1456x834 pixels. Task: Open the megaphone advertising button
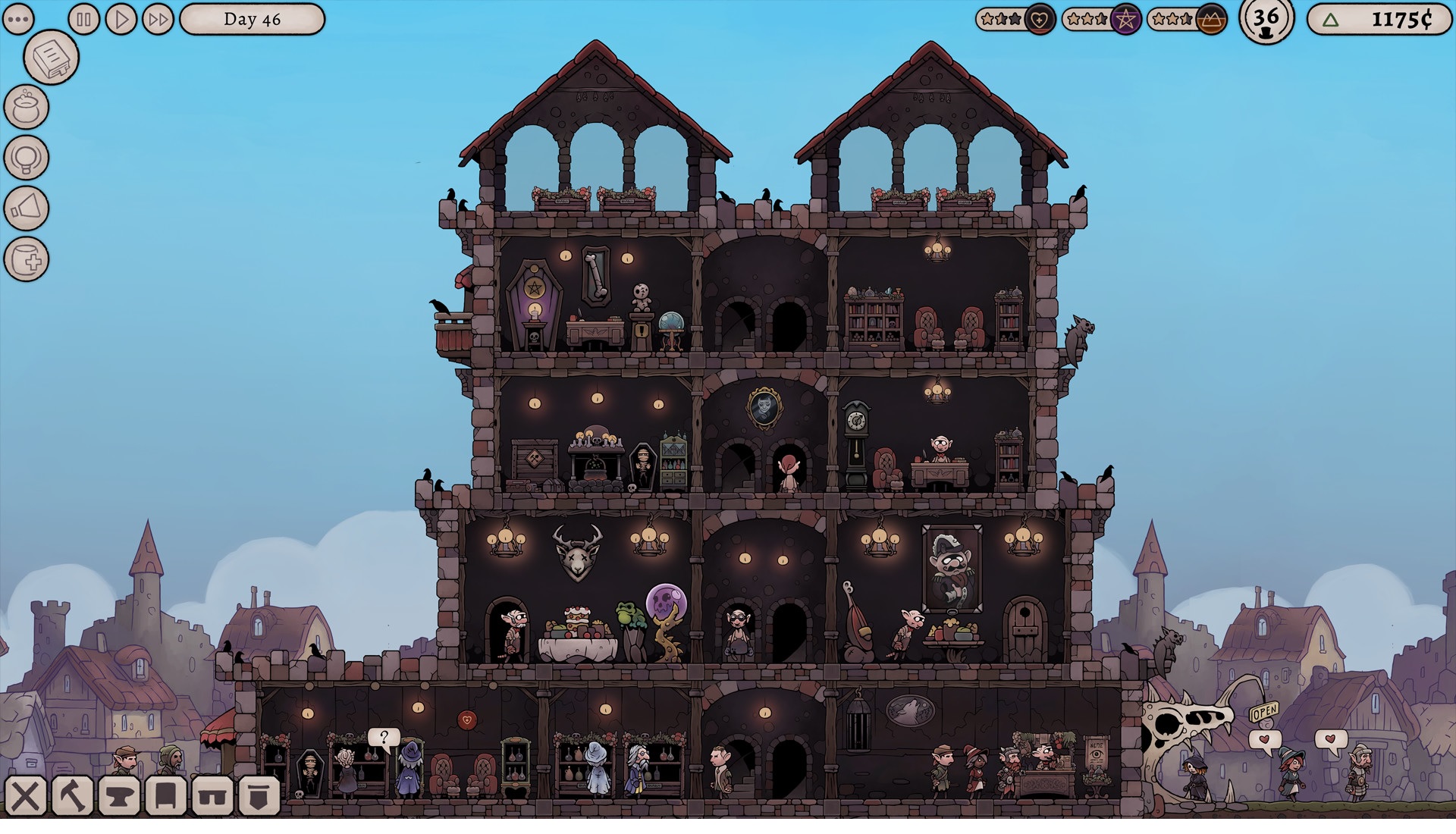click(27, 208)
